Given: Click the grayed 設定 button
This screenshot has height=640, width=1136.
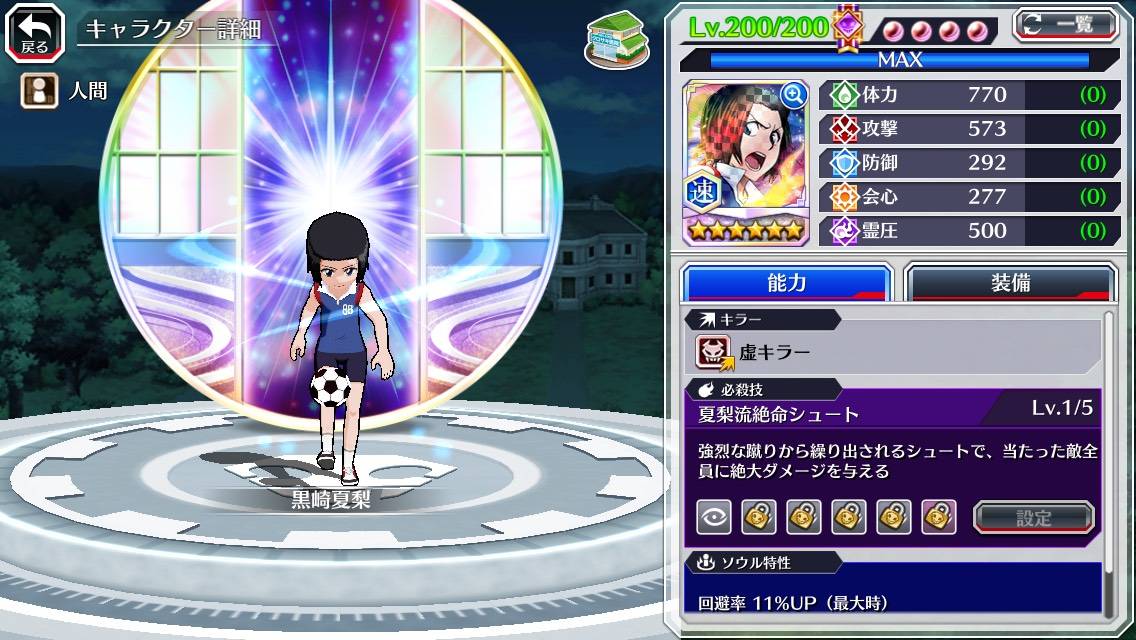Looking at the screenshot, I should coord(1034,517).
